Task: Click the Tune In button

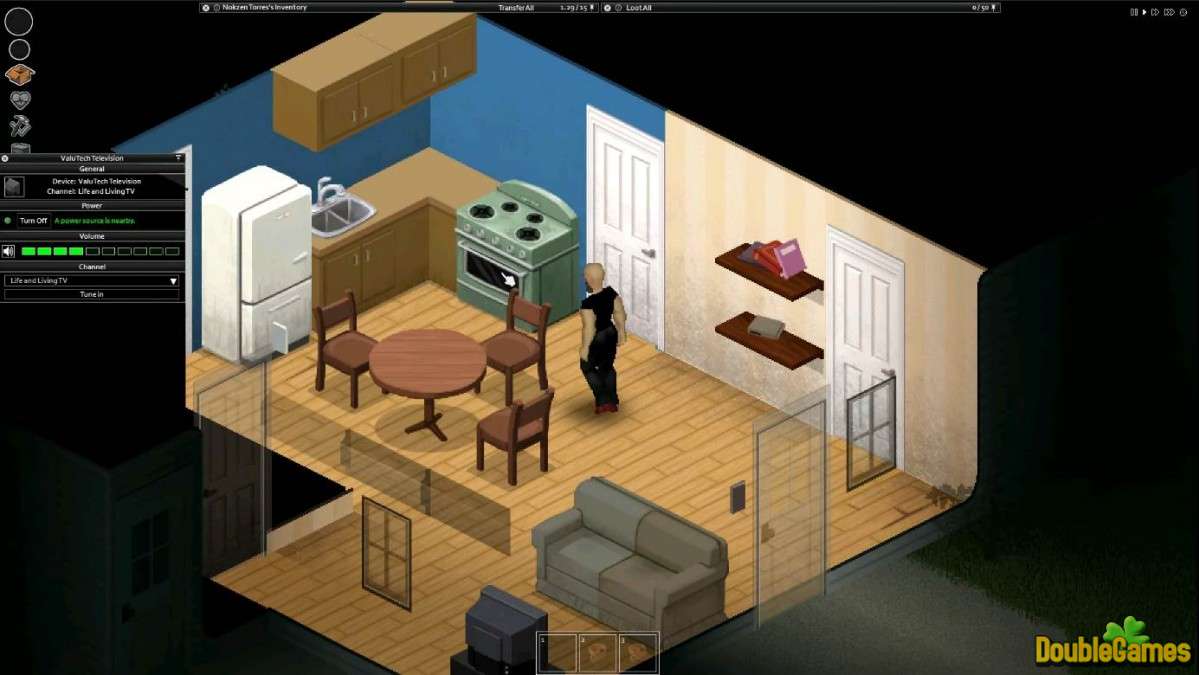Action: [91, 294]
